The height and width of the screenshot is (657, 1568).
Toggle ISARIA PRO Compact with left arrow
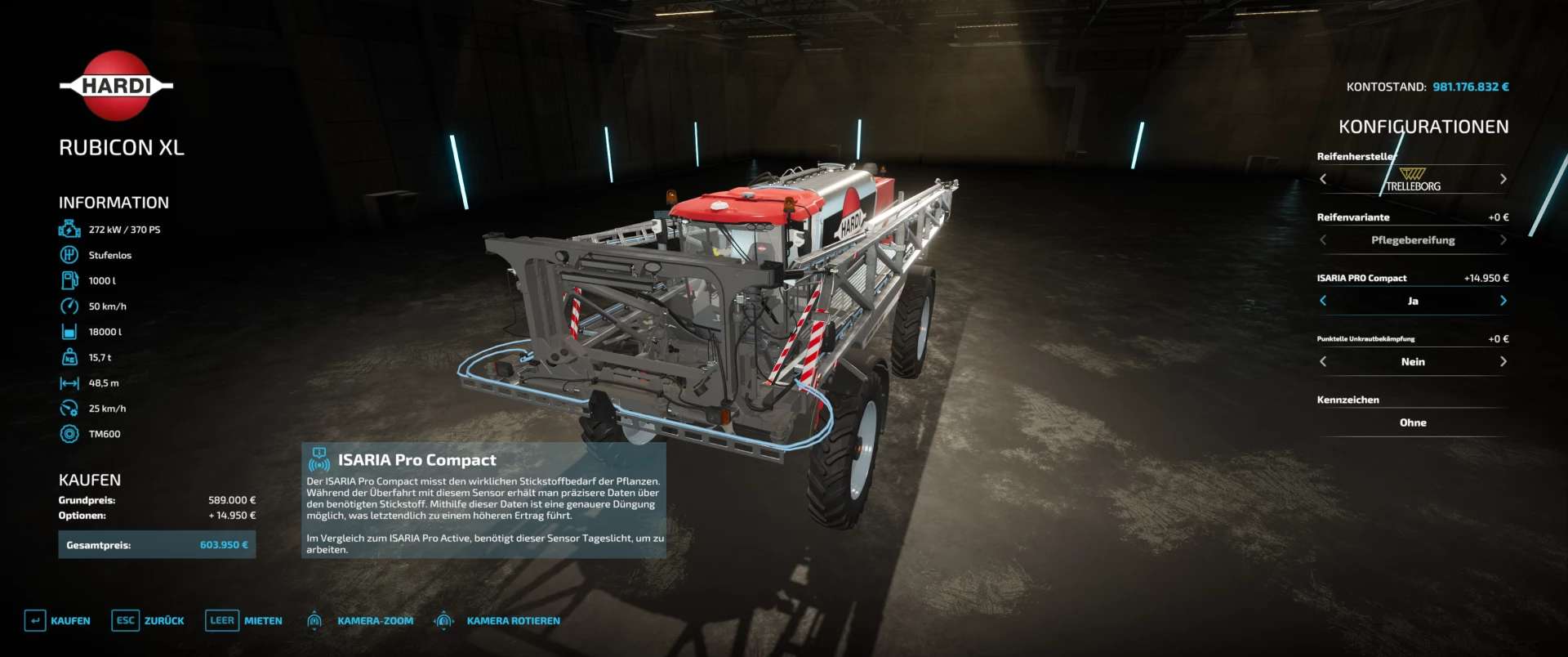(x=1323, y=301)
